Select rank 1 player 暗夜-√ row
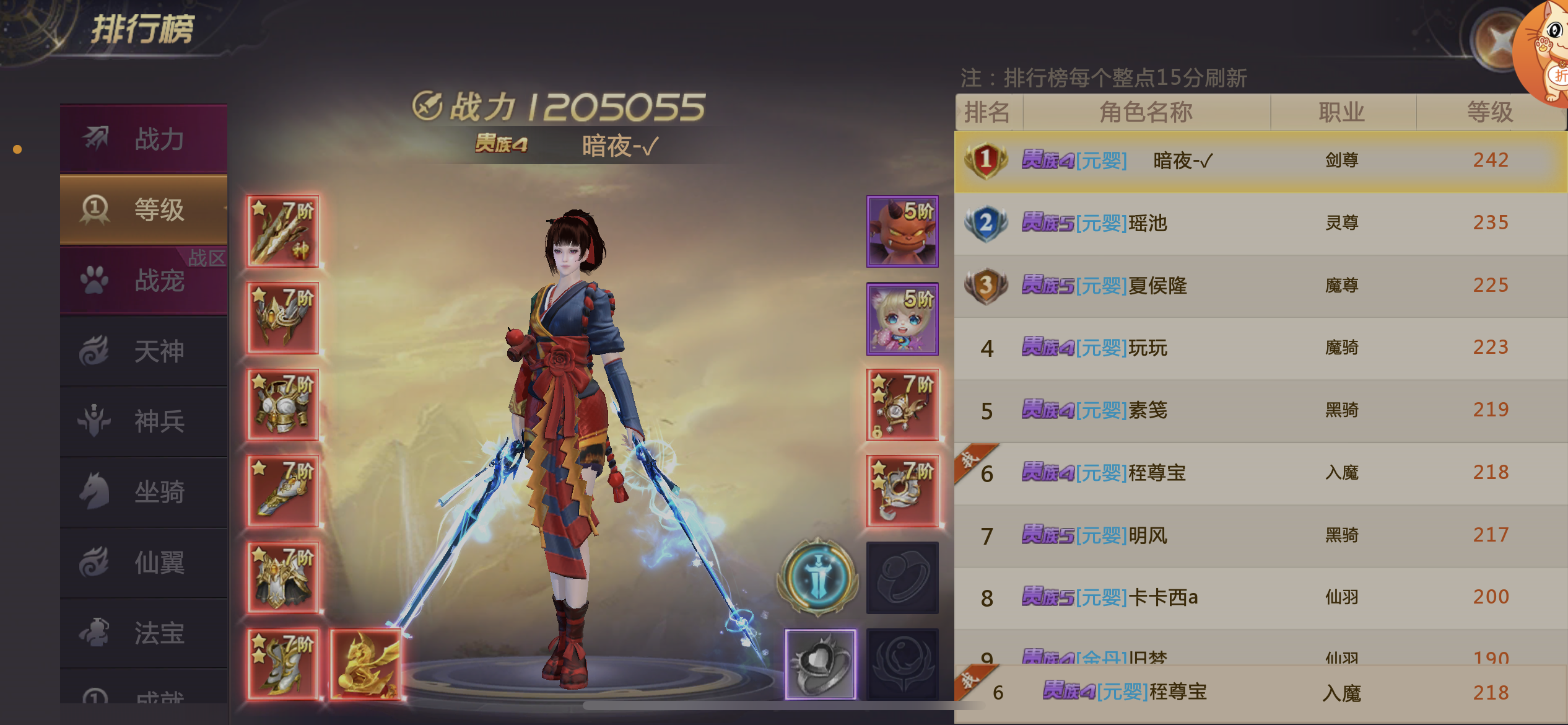This screenshot has width=1568, height=725. point(1260,161)
